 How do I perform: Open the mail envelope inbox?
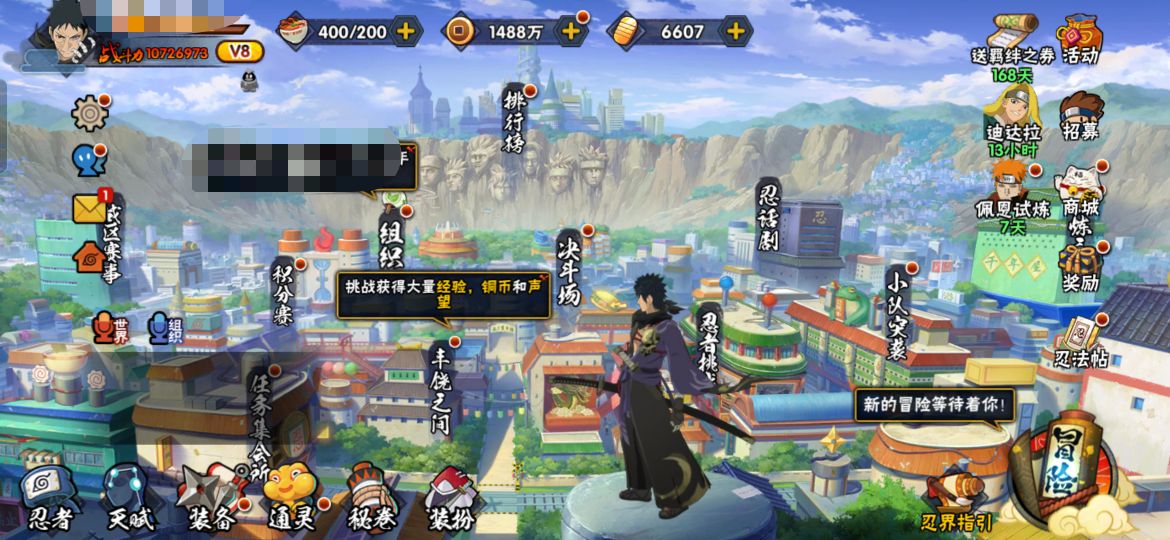click(x=90, y=208)
